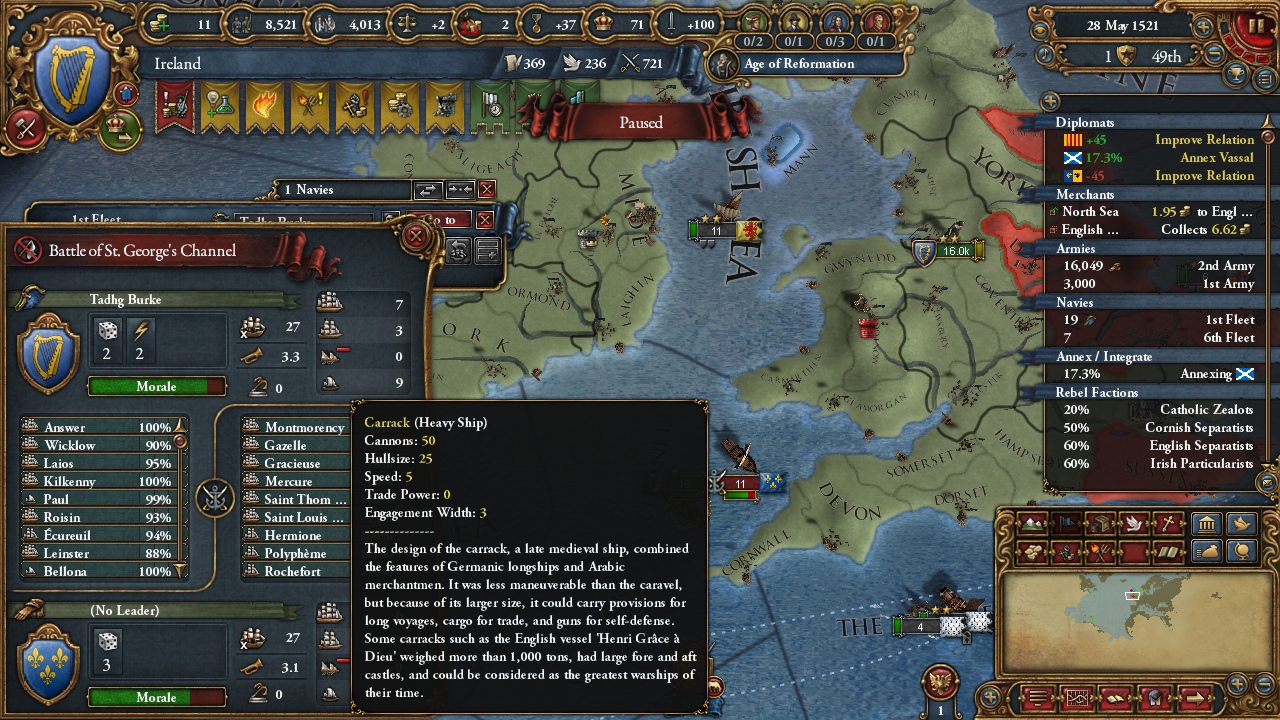Screen dimensions: 1280x720
Task: Toggle the red pause button
Action: [x=1250, y=27]
